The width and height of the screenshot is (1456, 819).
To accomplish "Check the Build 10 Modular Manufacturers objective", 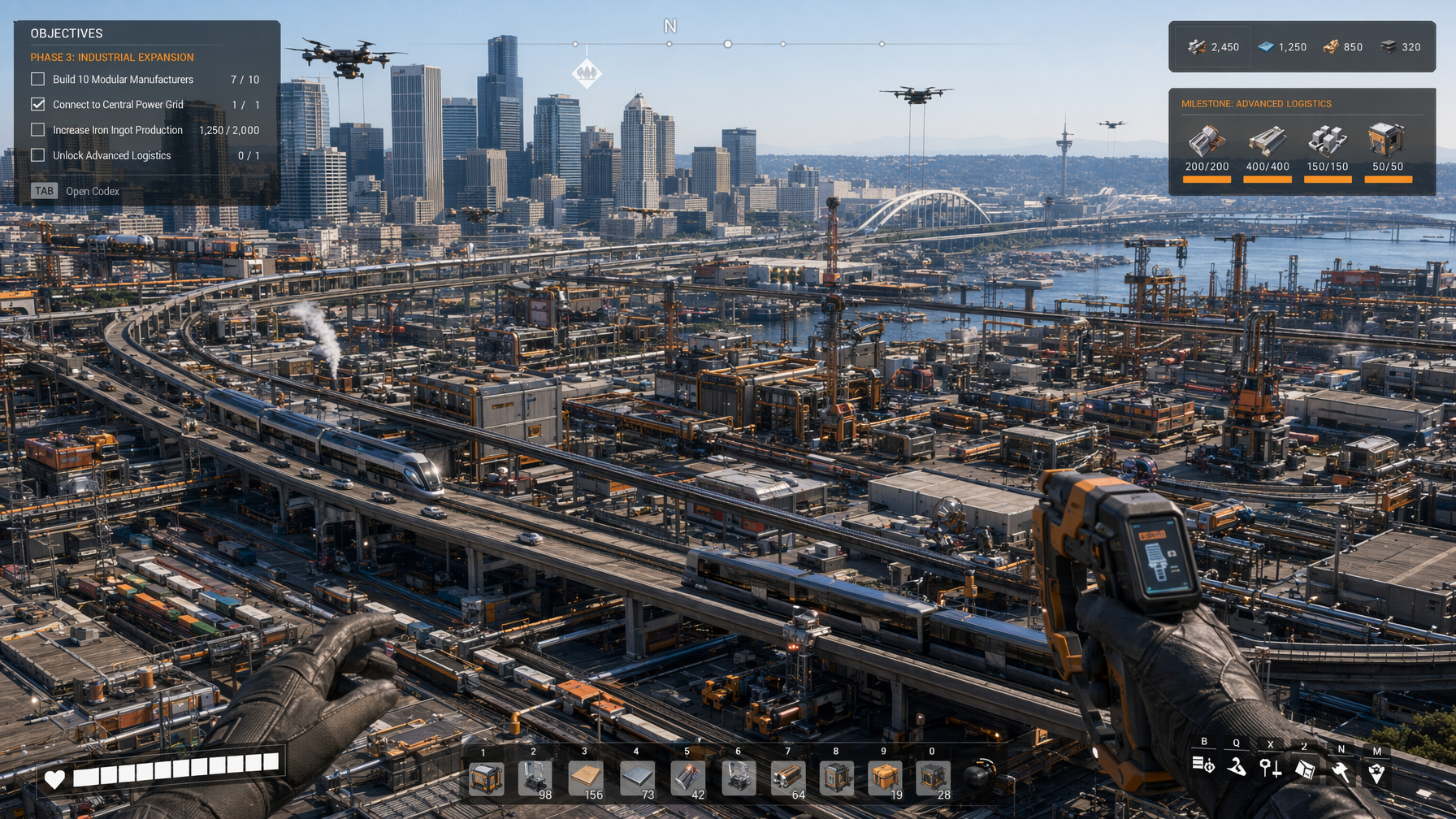I will [37, 79].
